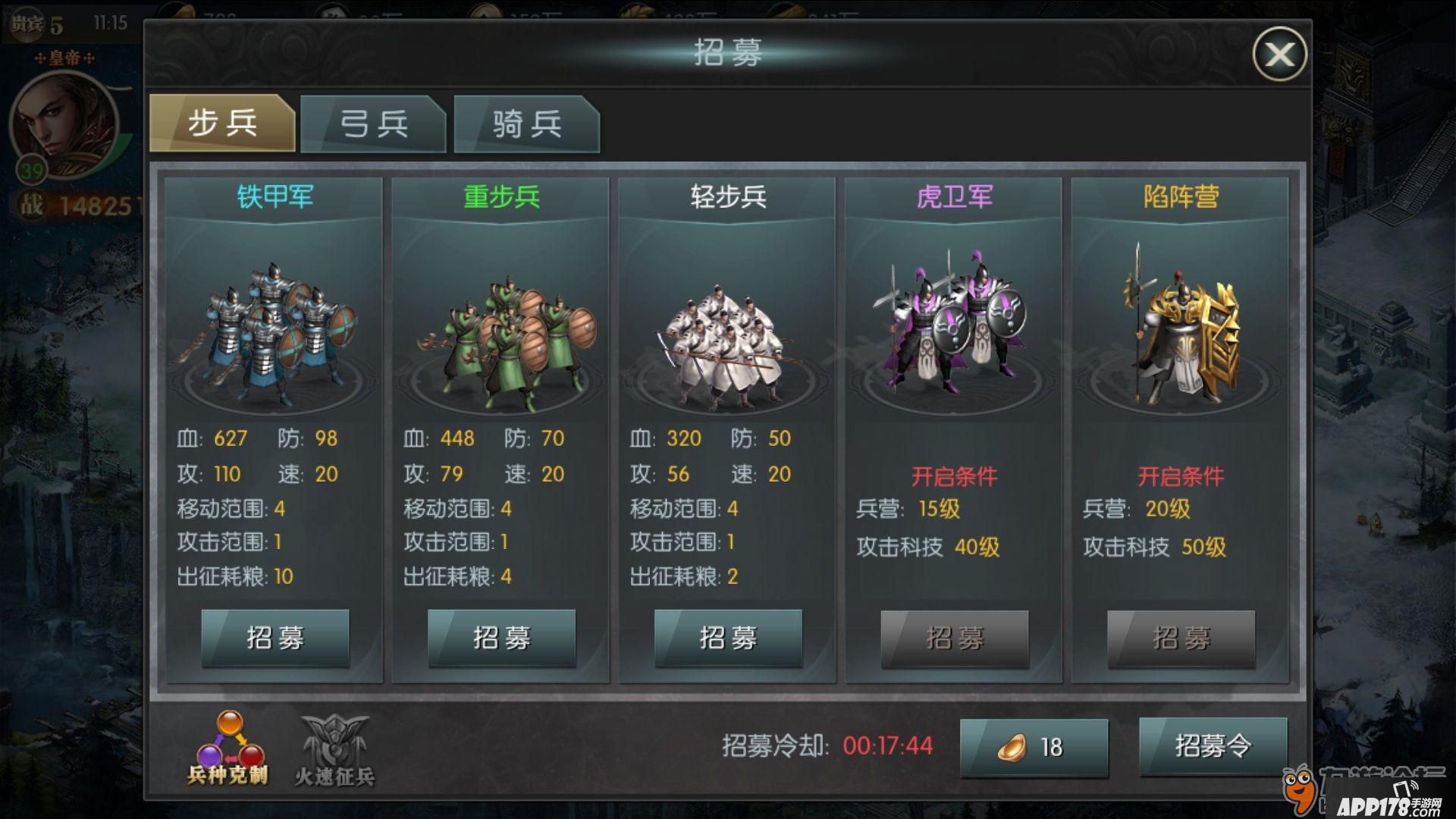This screenshot has width=1456, height=819.
Task: Recruit 轻步兵 with its 招募 button
Action: (728, 638)
